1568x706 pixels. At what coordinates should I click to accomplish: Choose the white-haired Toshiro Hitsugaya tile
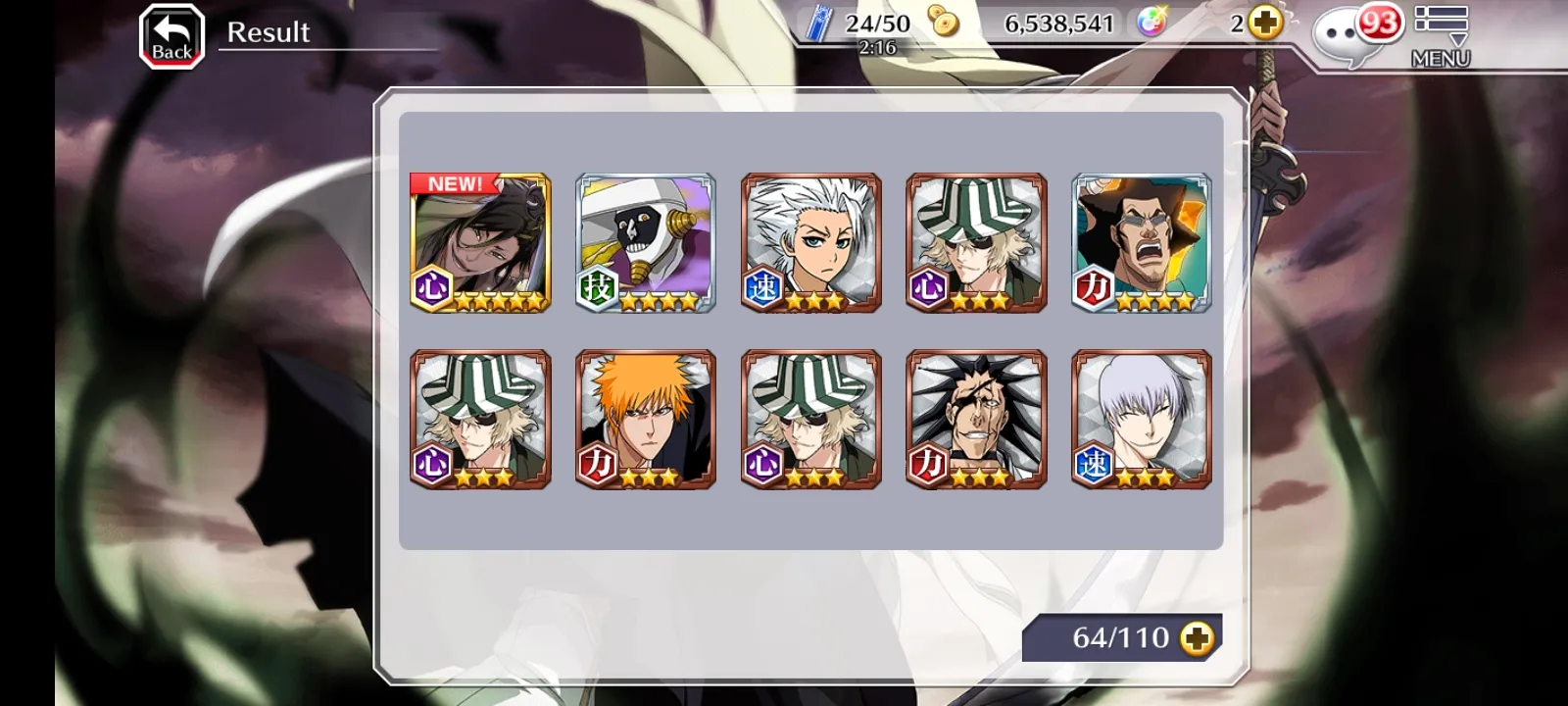pos(811,243)
